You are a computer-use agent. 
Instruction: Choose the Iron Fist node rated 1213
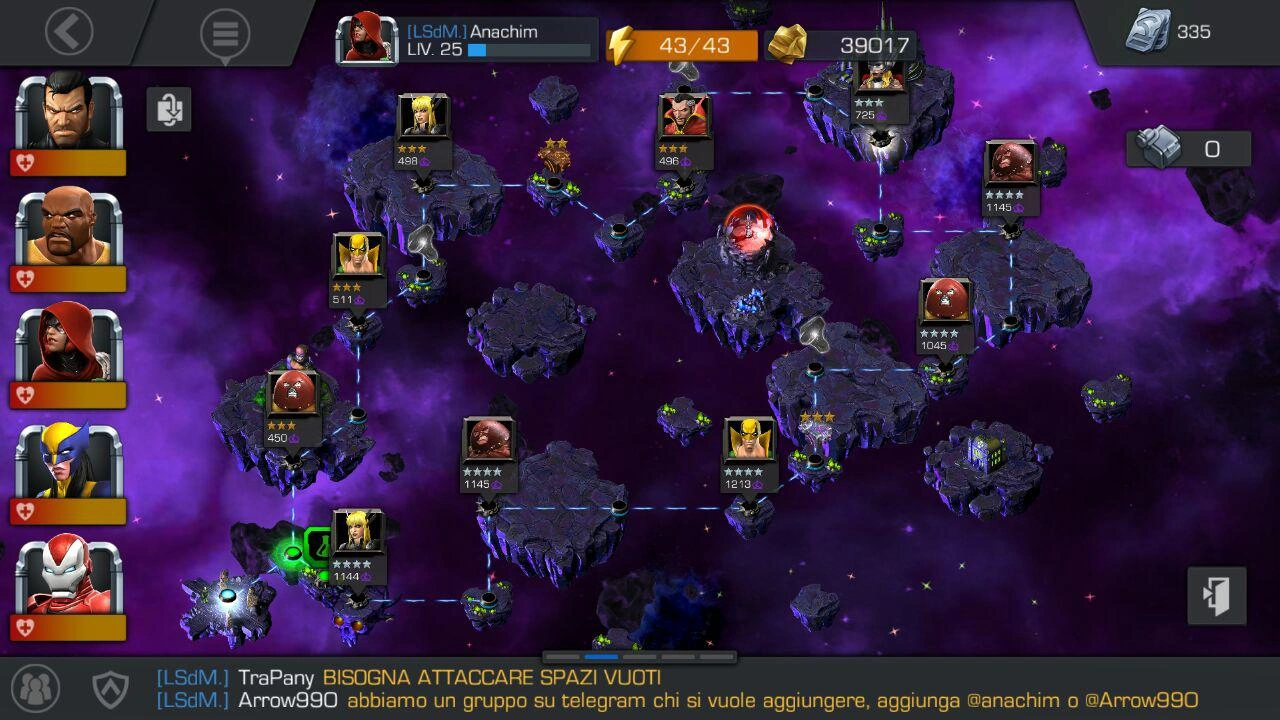pos(749,441)
